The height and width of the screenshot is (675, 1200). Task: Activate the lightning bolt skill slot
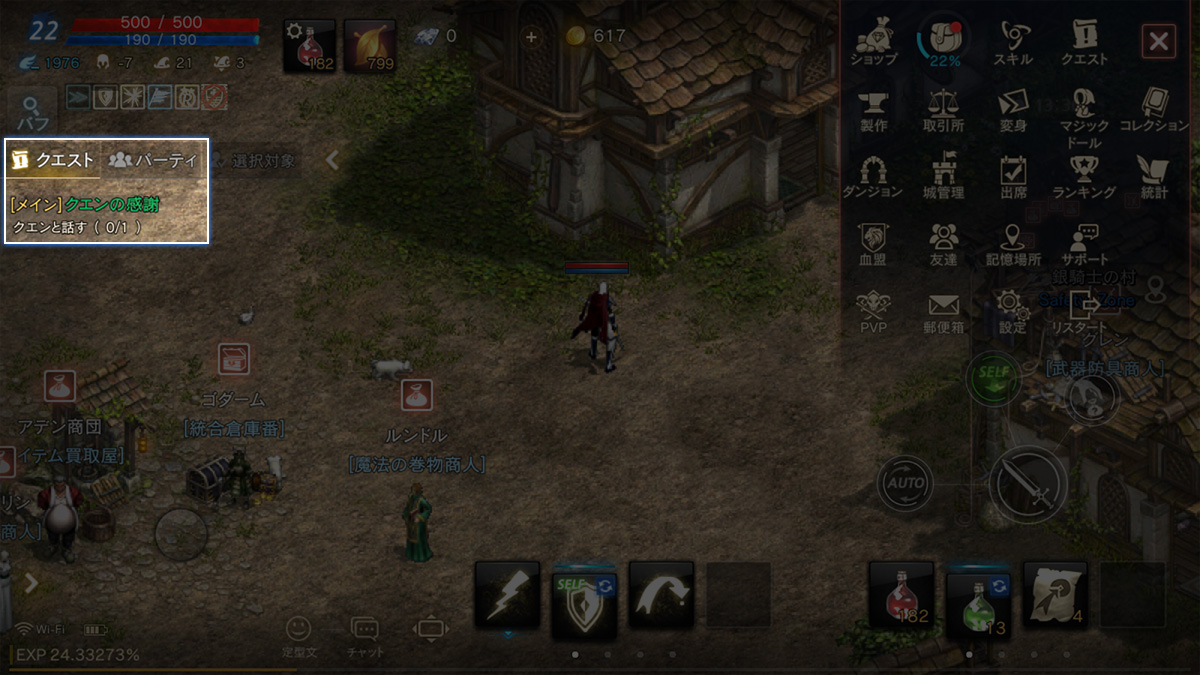point(506,594)
